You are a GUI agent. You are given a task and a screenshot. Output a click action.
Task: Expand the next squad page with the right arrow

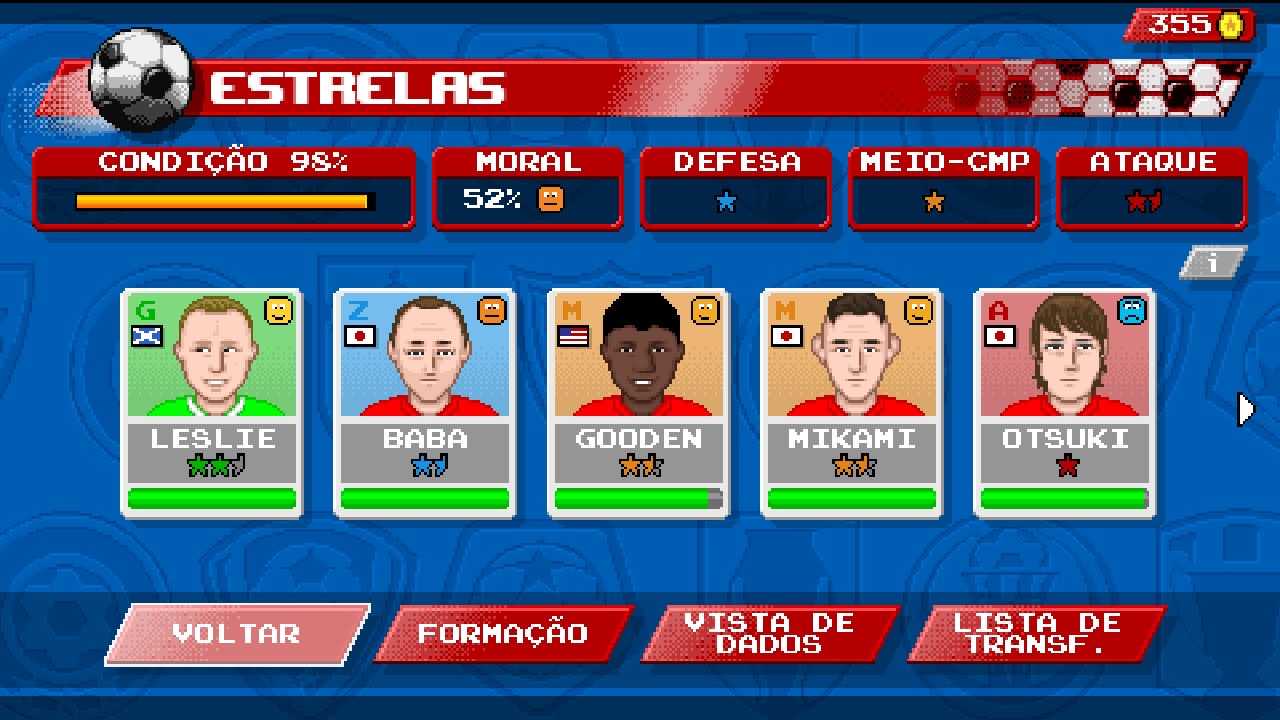tap(1245, 408)
